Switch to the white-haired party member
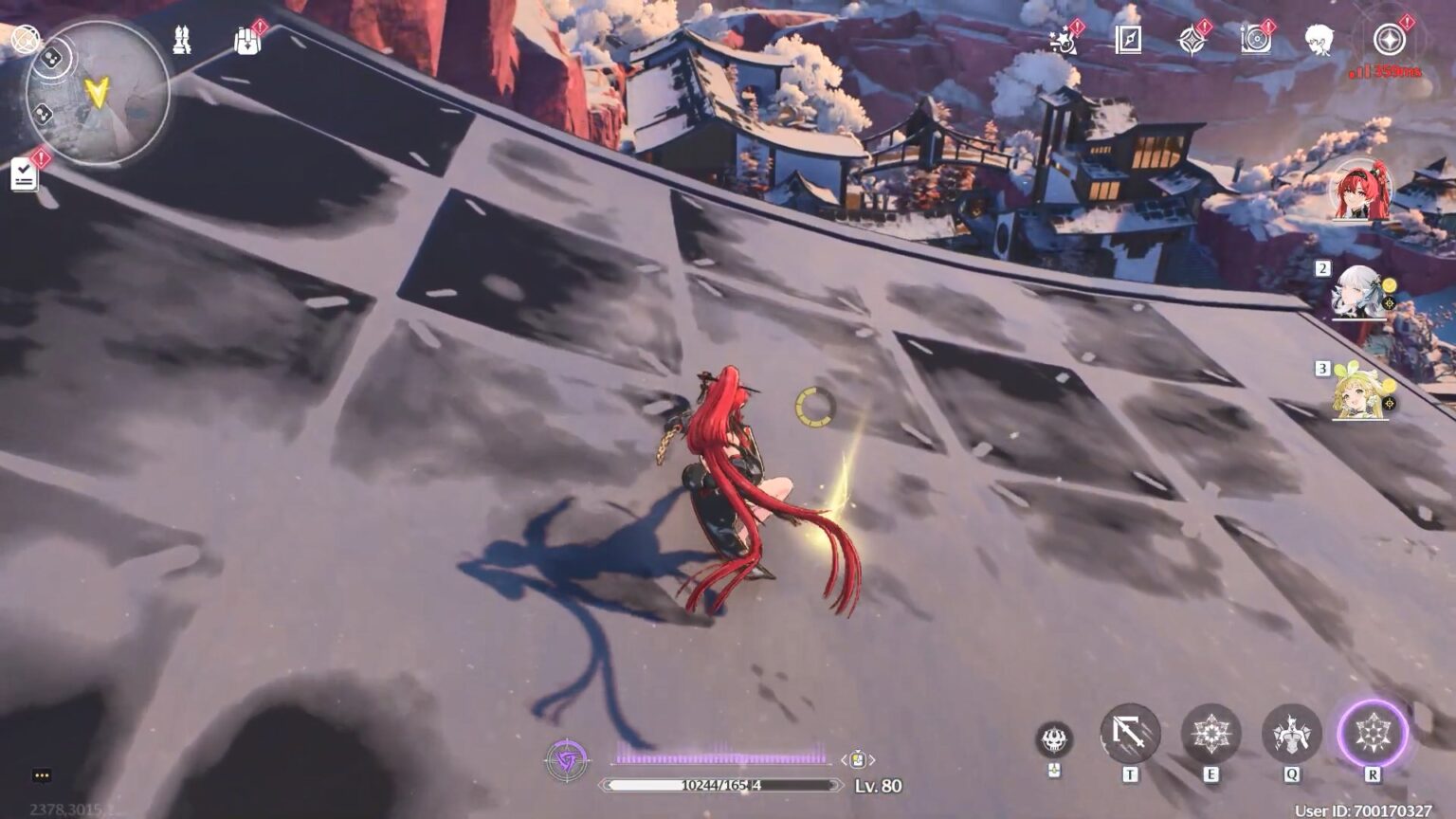 tap(1358, 292)
